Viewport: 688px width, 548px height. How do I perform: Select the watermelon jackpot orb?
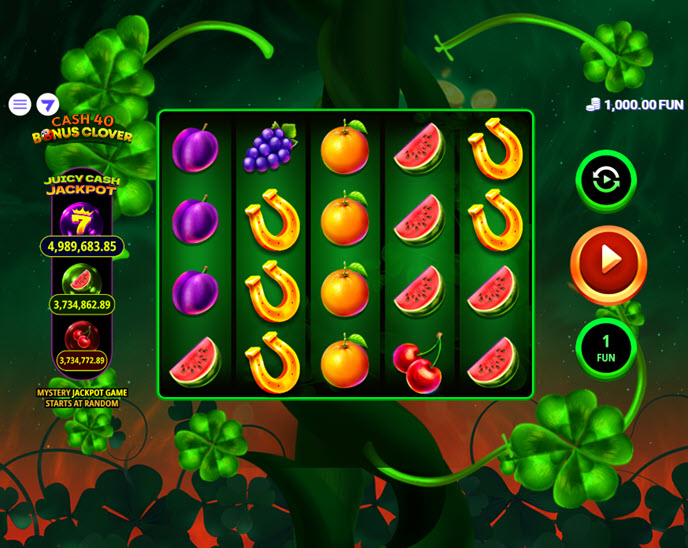coord(80,280)
